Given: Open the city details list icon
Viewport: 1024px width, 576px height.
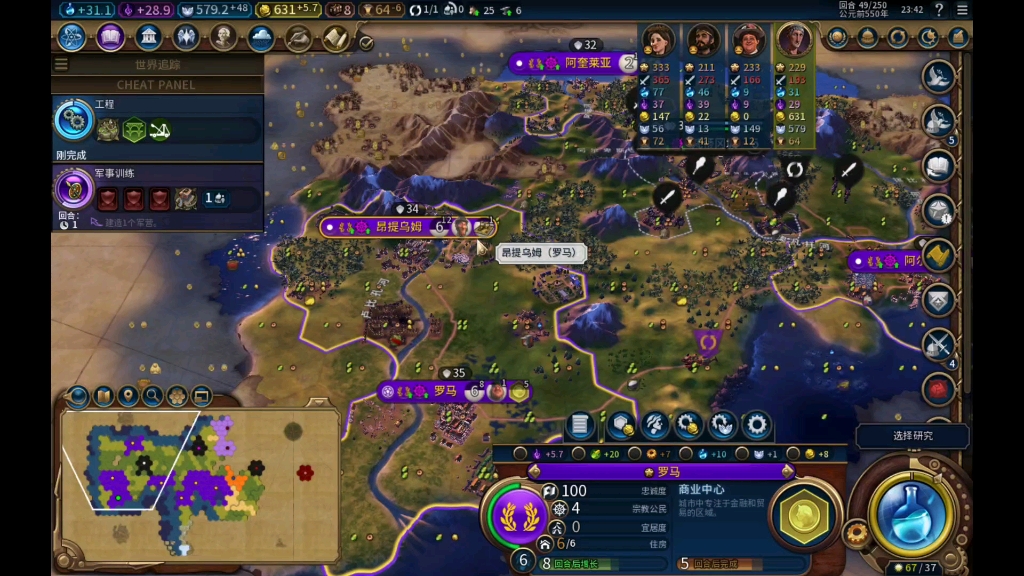Looking at the screenshot, I should pos(580,426).
